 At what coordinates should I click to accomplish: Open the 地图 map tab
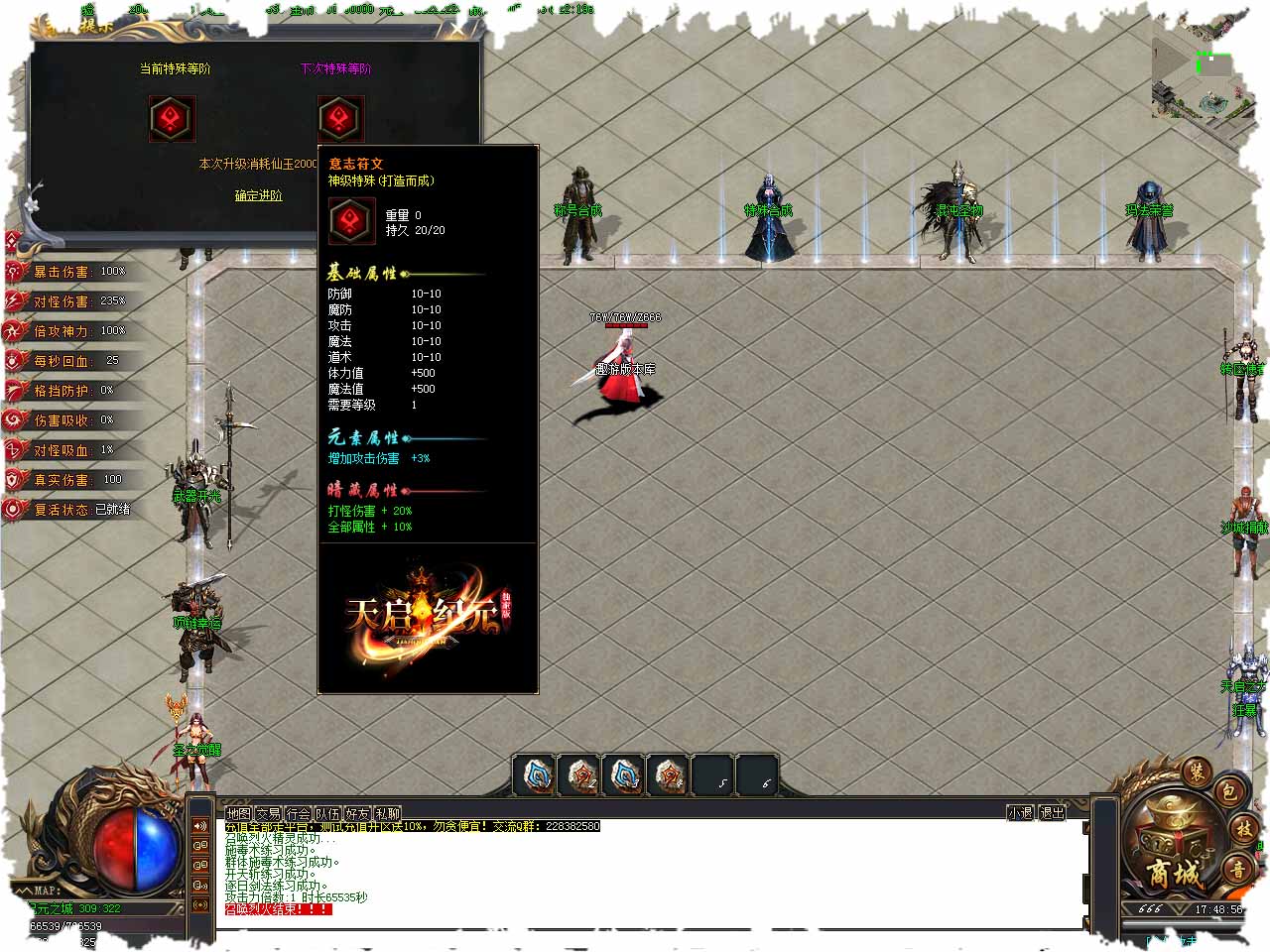coord(238,813)
